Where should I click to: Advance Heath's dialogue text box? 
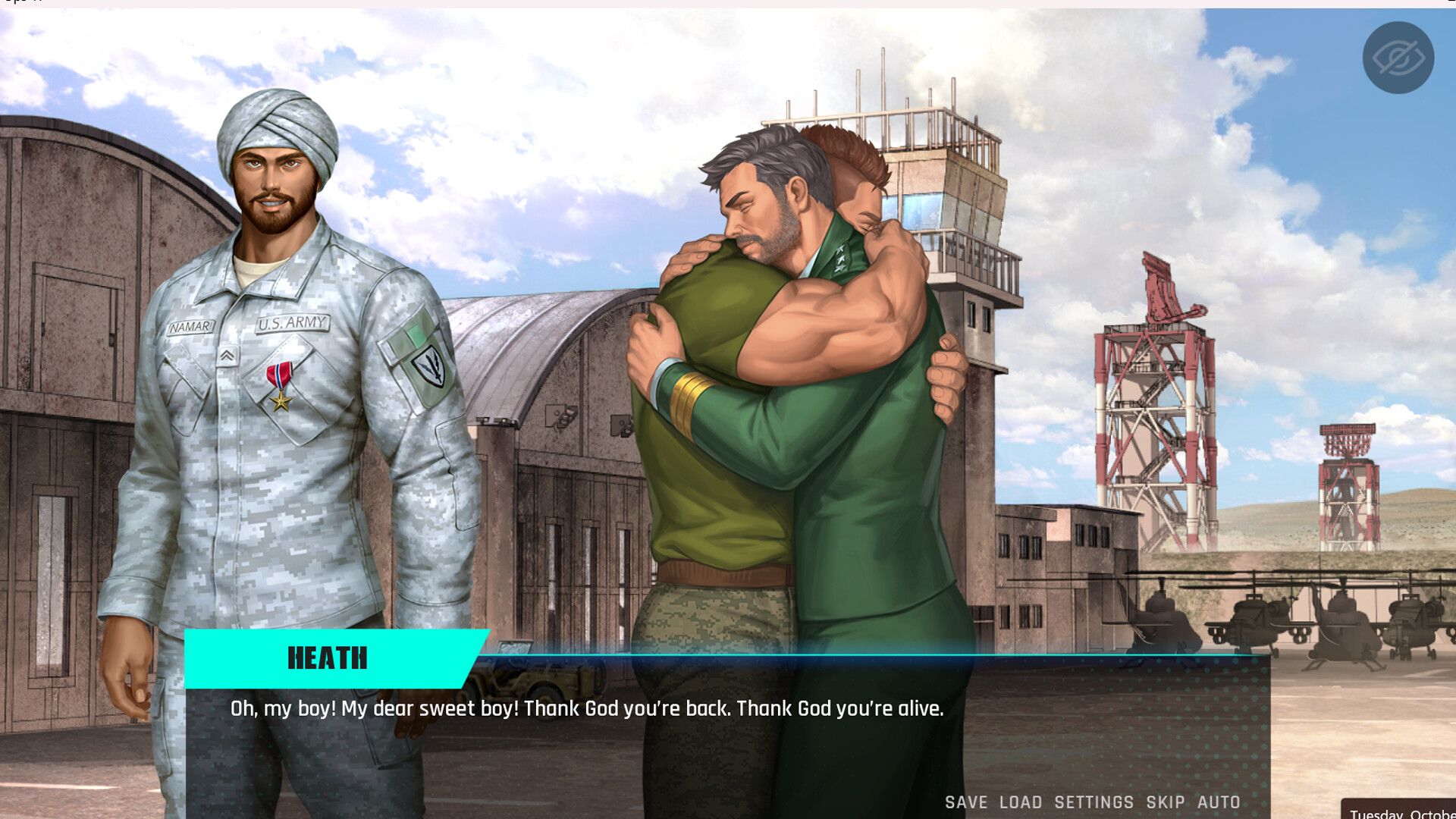588,709
